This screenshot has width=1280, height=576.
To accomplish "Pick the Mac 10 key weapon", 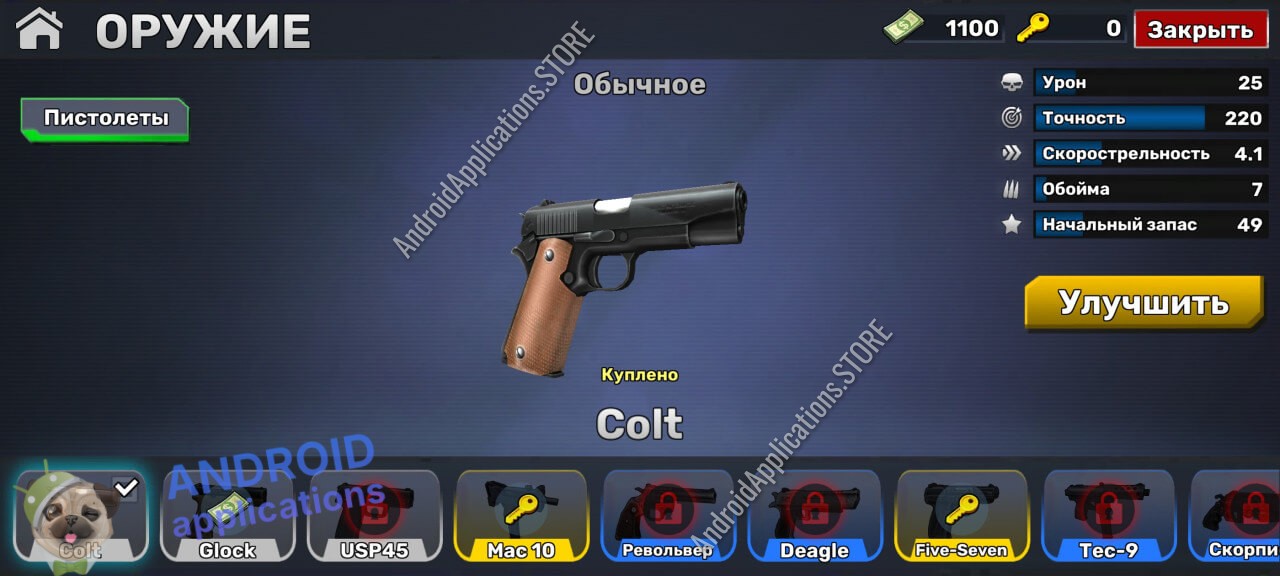I will point(521,515).
